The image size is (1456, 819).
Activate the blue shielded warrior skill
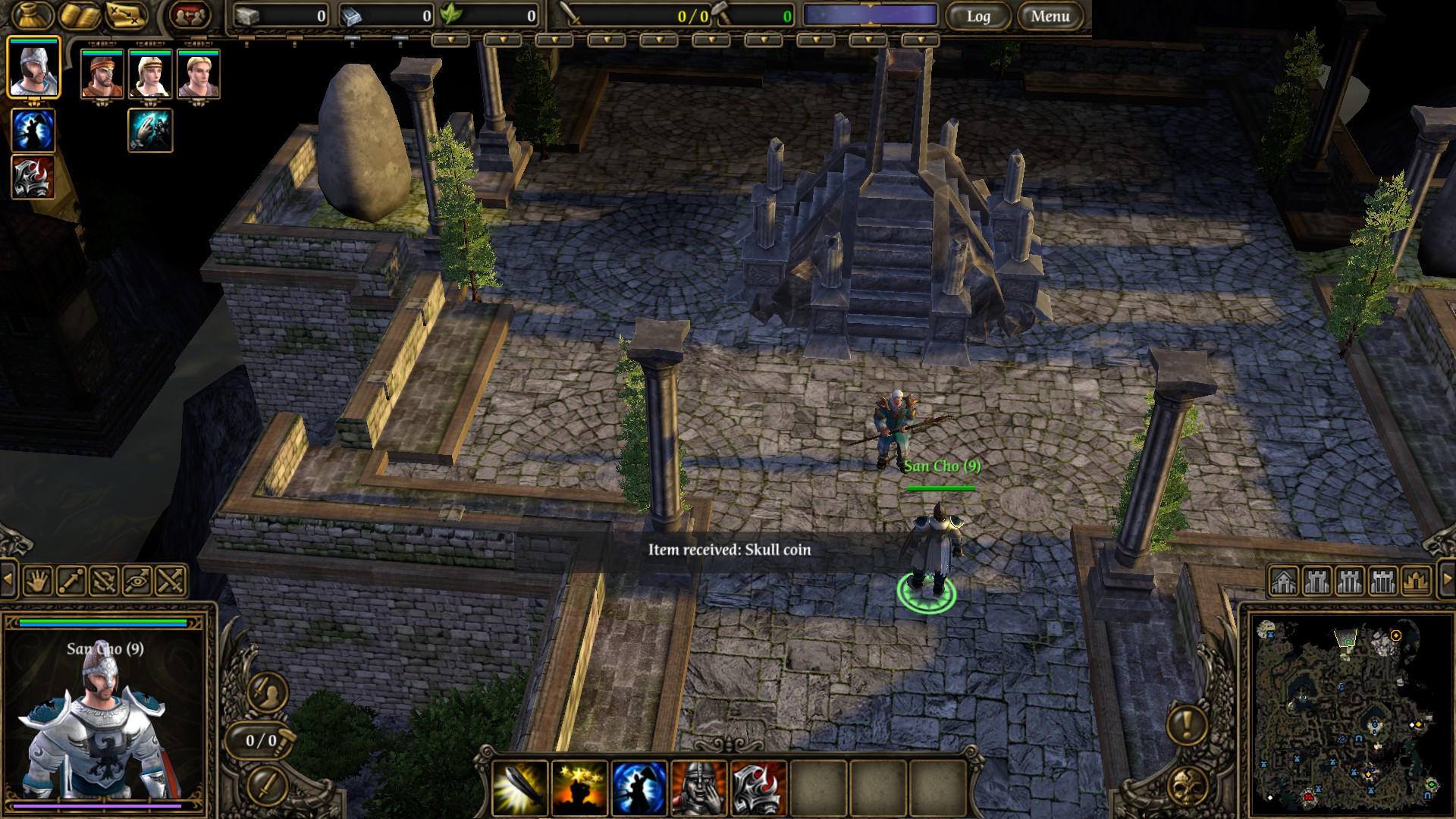639,788
